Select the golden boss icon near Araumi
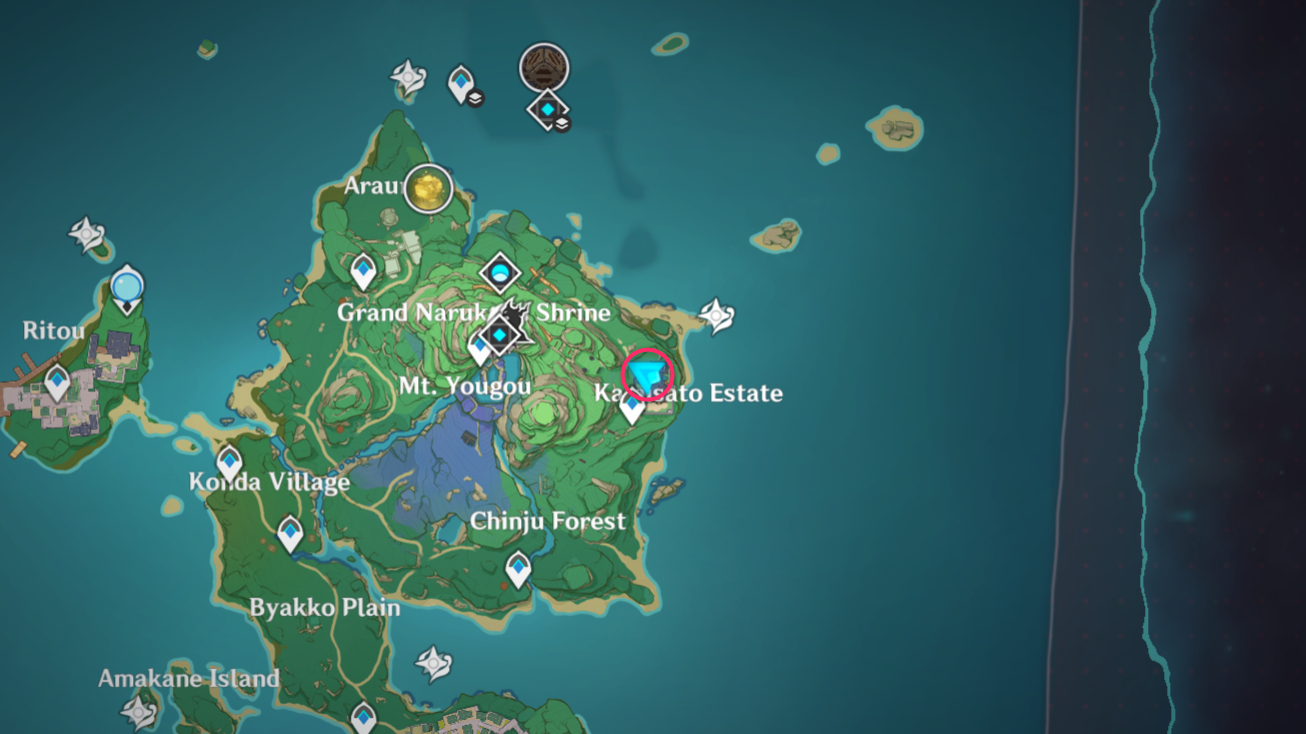Image resolution: width=1306 pixels, height=734 pixels. point(428,189)
